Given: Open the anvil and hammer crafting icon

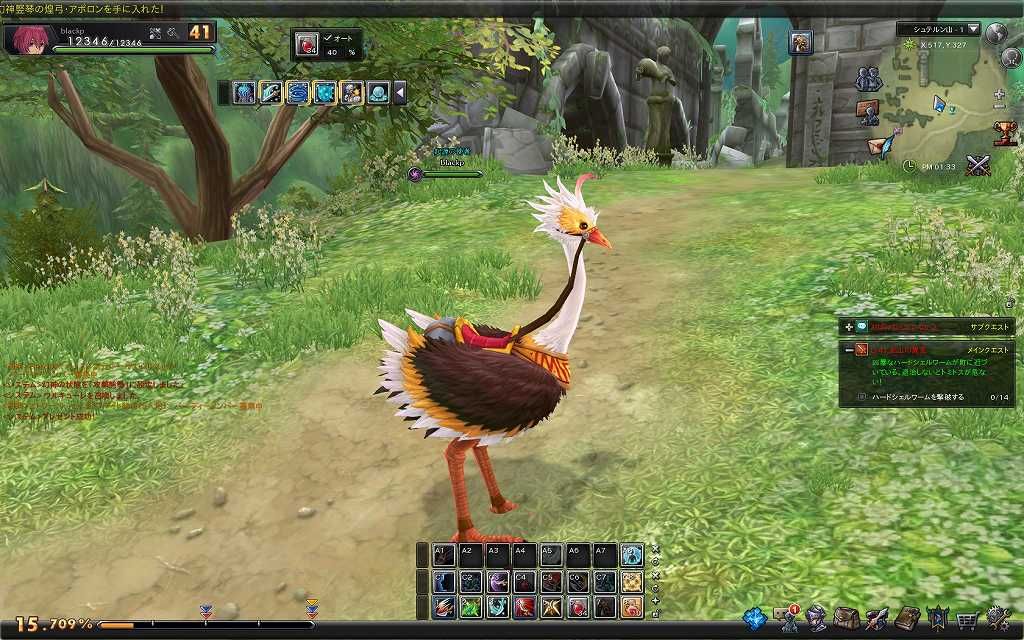Looking at the screenshot, I should coord(876,618).
